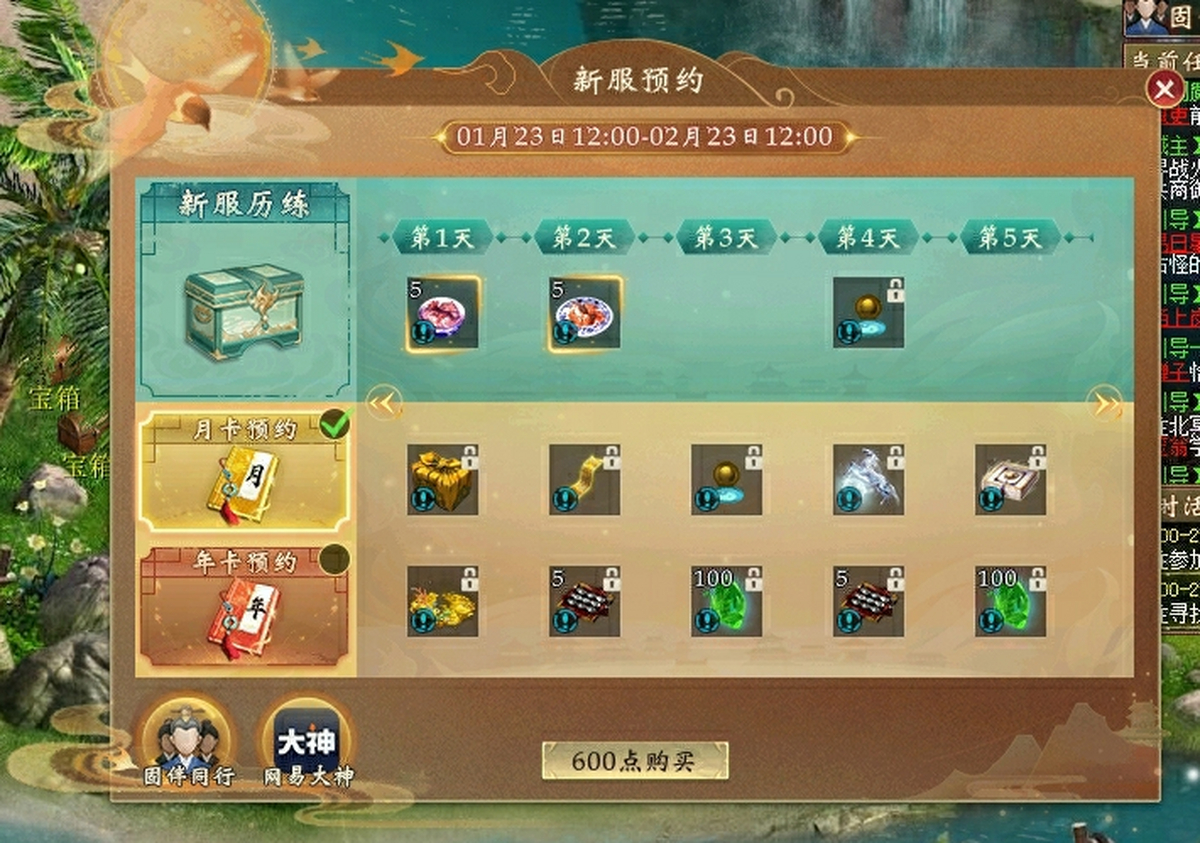Select the 第3天 day marker

tap(726, 238)
